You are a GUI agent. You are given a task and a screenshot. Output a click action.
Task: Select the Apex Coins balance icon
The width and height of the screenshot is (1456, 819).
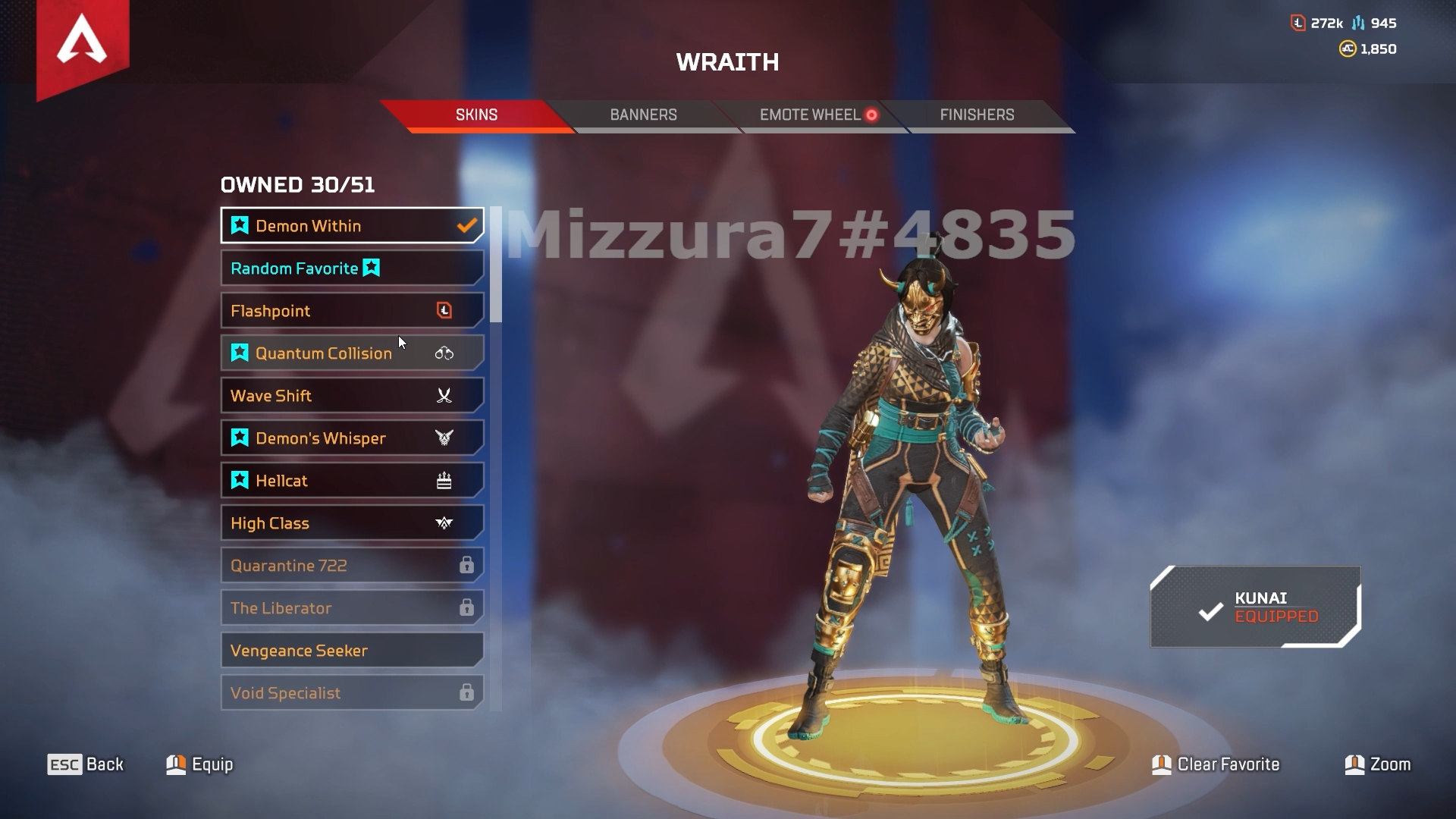[x=1348, y=49]
